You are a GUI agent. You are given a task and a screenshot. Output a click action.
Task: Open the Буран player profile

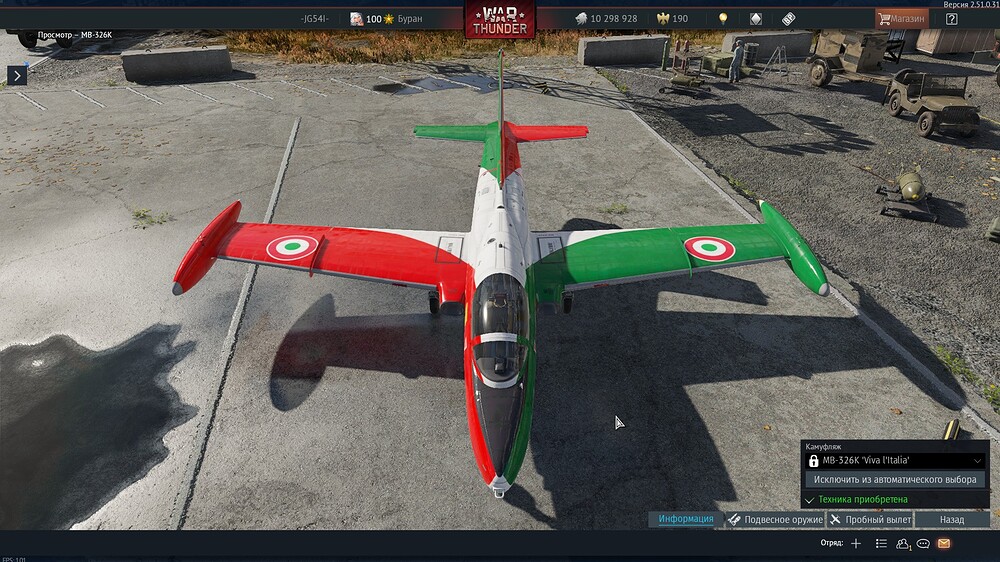pyautogui.click(x=386, y=19)
